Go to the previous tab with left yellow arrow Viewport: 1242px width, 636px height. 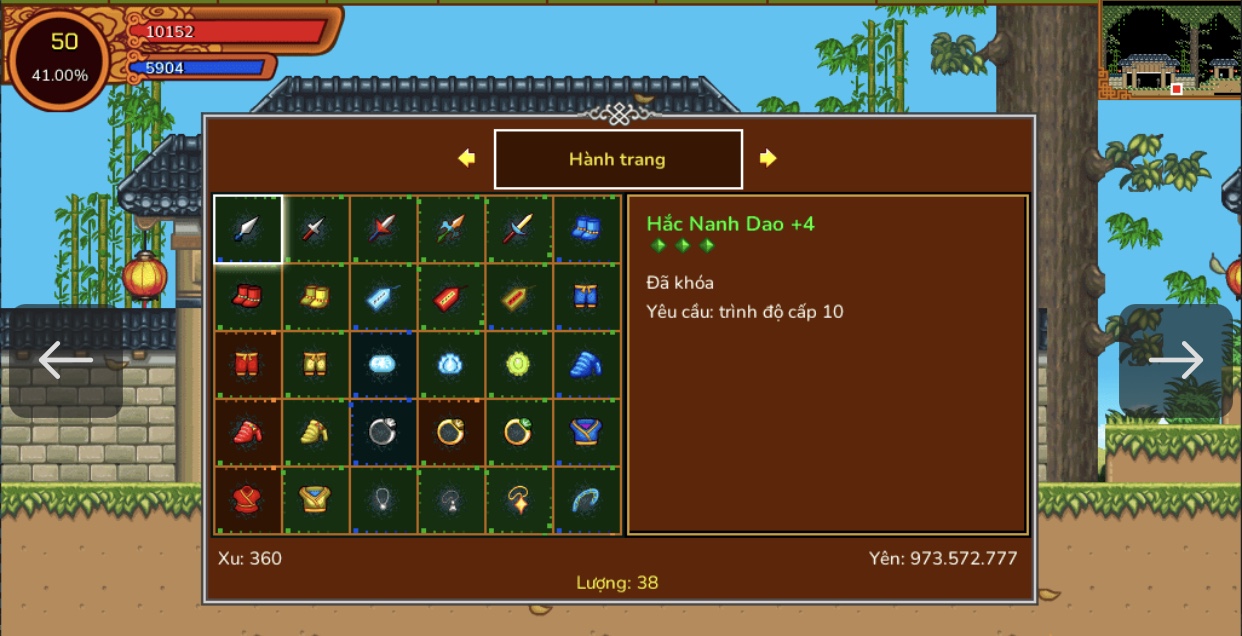pyautogui.click(x=466, y=158)
